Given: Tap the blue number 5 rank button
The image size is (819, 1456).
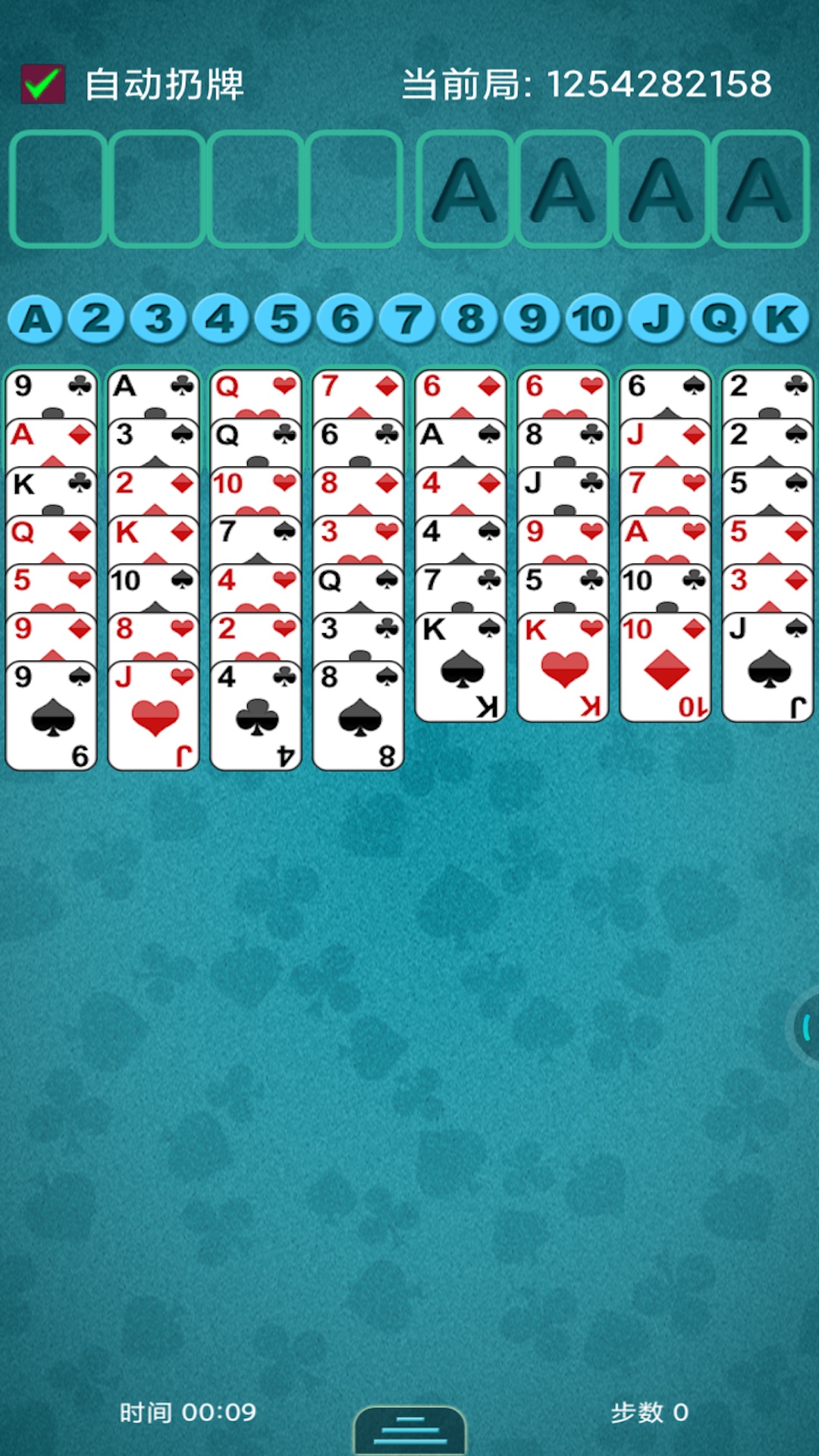Looking at the screenshot, I should point(284,318).
